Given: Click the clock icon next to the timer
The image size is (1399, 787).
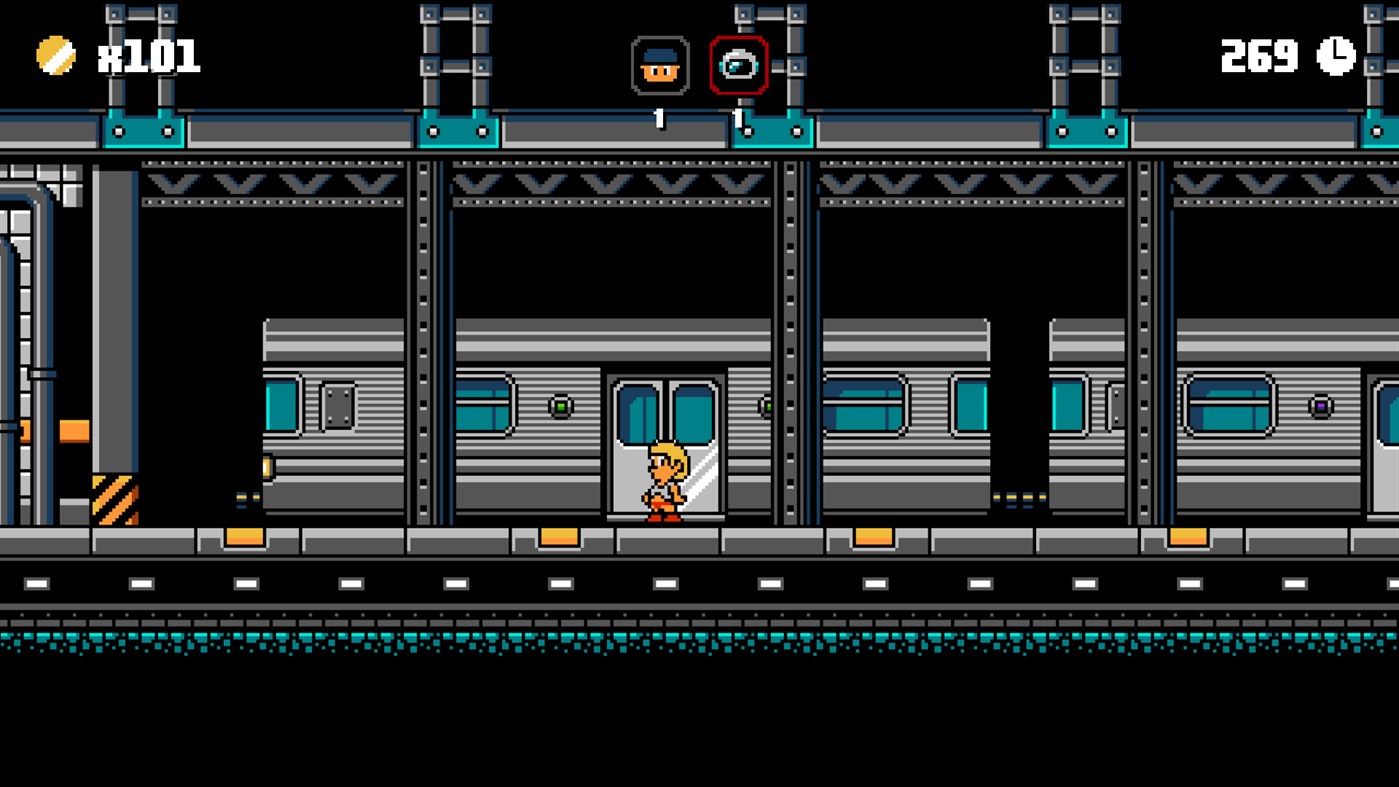Looking at the screenshot, I should [1338, 57].
